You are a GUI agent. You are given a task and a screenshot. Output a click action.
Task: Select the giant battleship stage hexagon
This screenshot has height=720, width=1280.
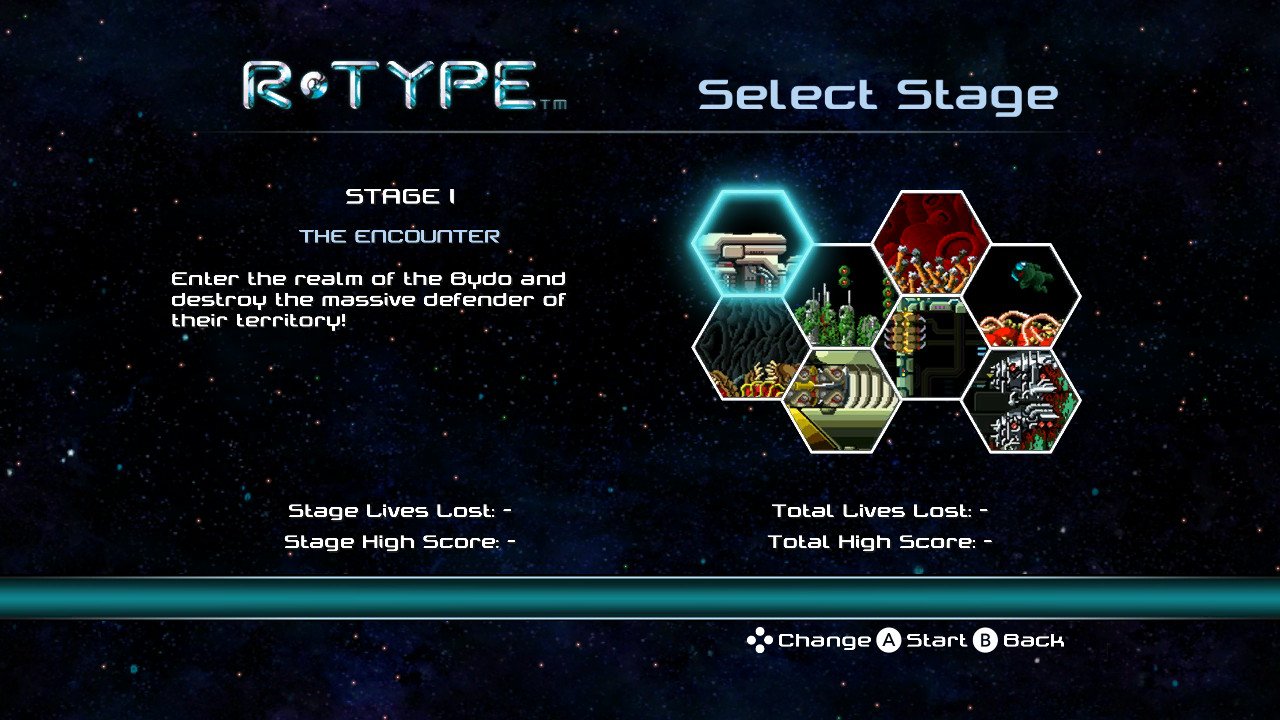click(840, 400)
